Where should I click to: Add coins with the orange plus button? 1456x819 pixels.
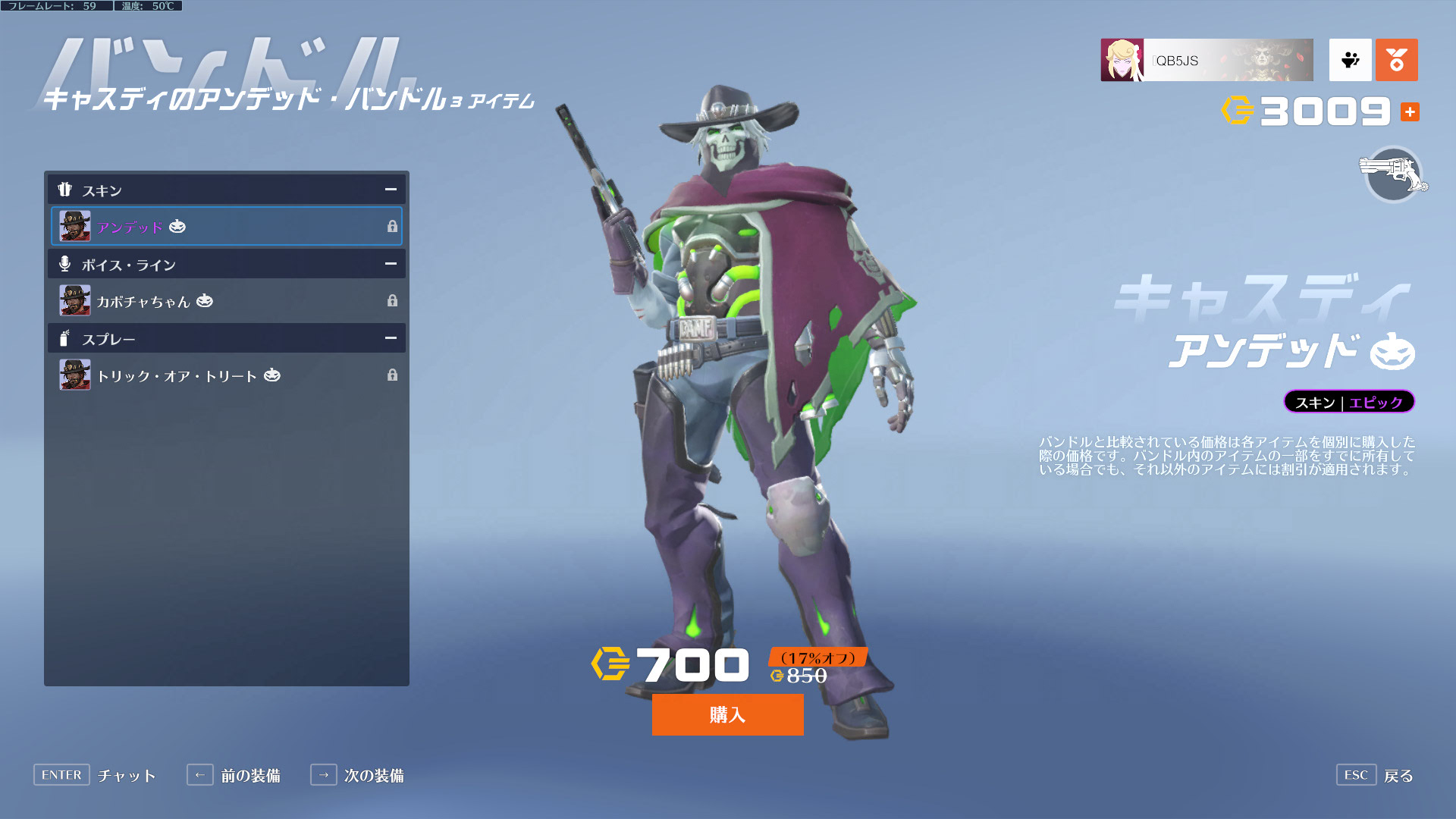tap(1410, 112)
